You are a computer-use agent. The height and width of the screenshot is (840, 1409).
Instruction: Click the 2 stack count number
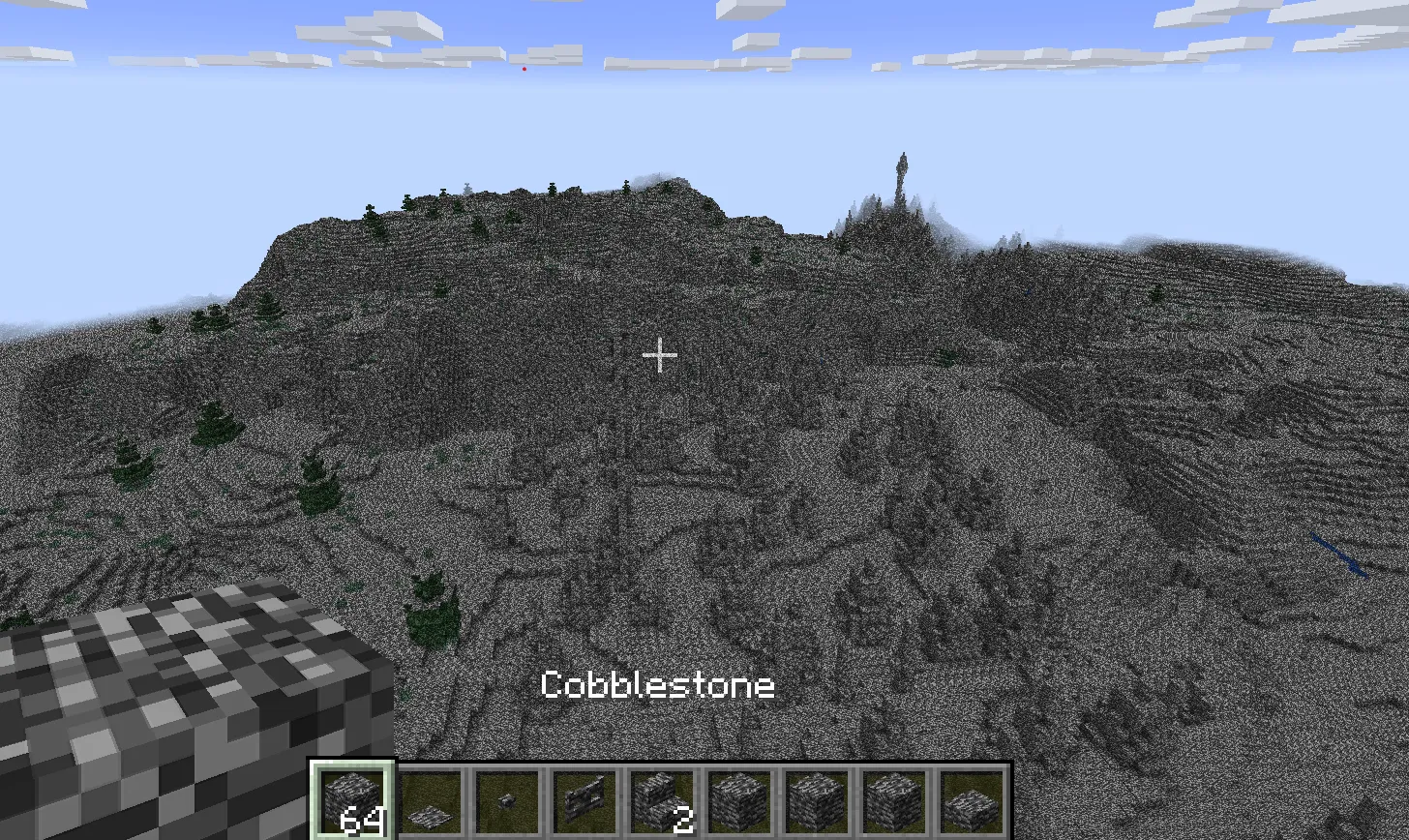[683, 820]
